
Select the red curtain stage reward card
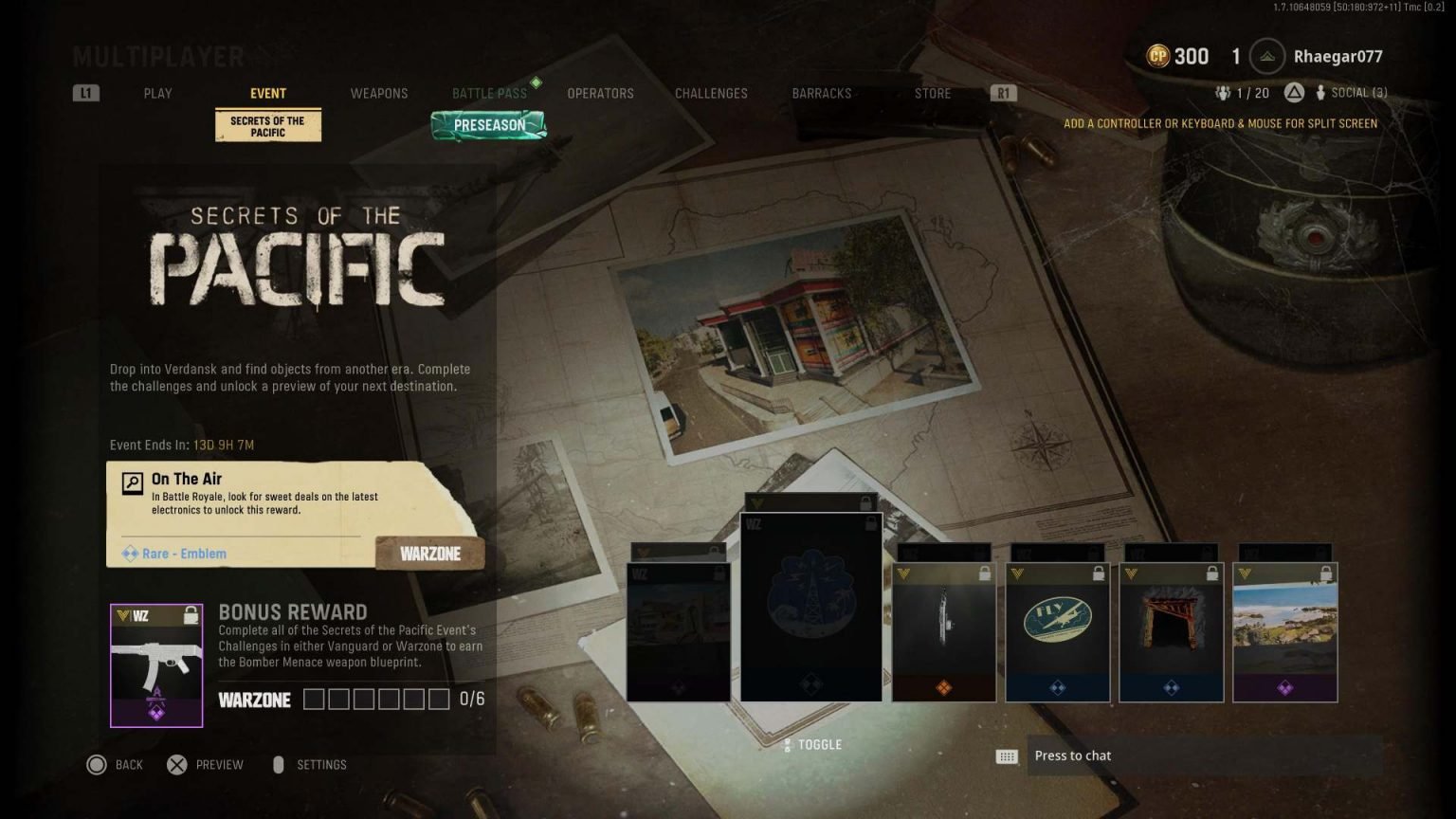coord(1171,632)
